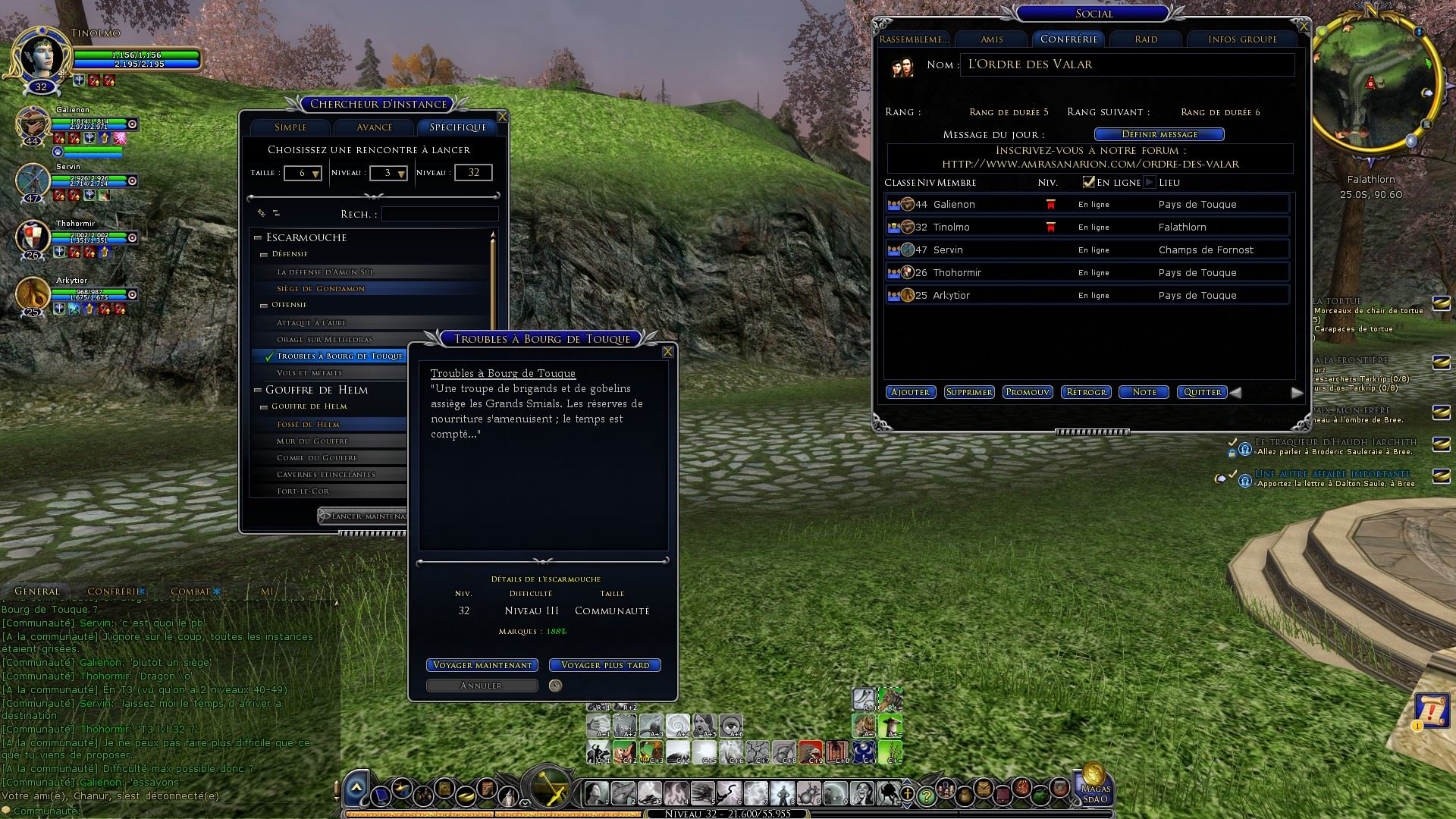Open the Avancé instance finder tab

[375, 127]
